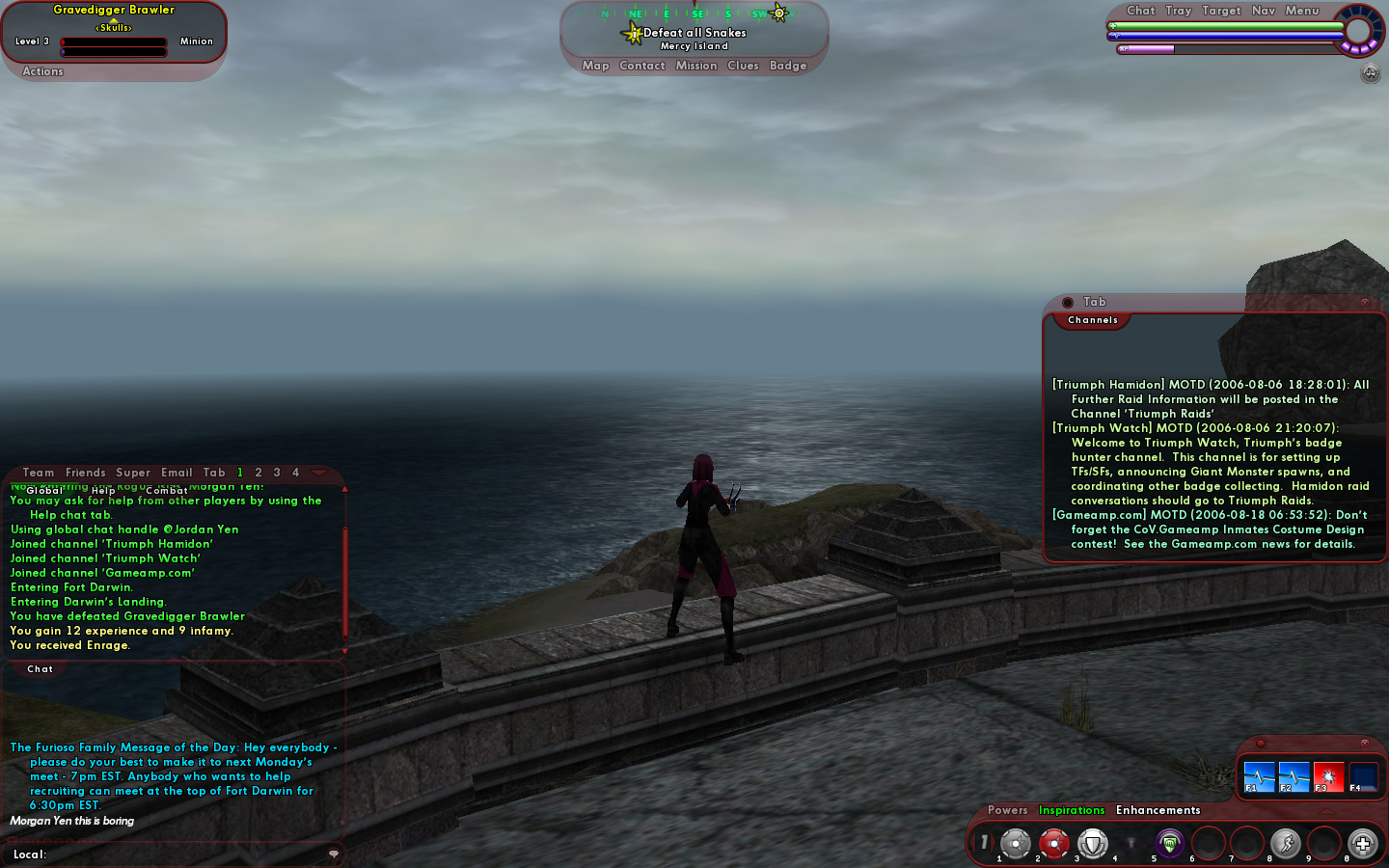
Task: Activate the shield power in slot 3
Action: tap(1092, 844)
